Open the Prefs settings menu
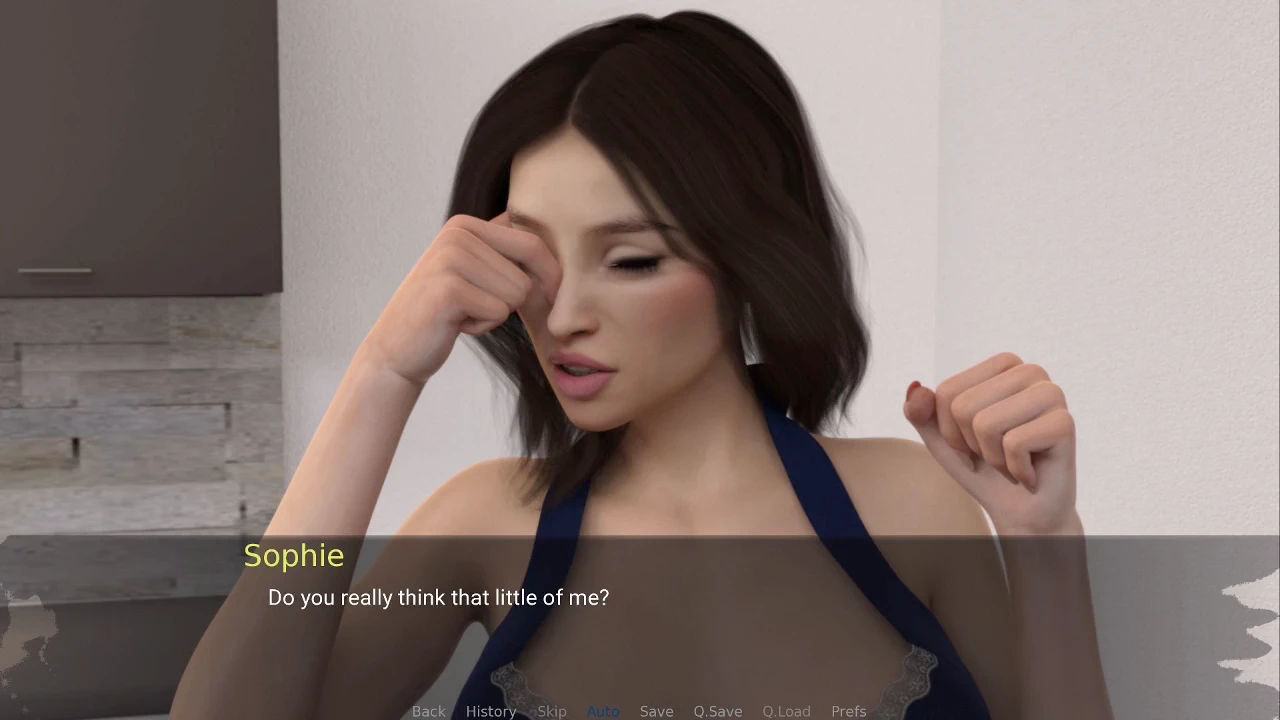Image resolution: width=1280 pixels, height=720 pixels. point(849,711)
